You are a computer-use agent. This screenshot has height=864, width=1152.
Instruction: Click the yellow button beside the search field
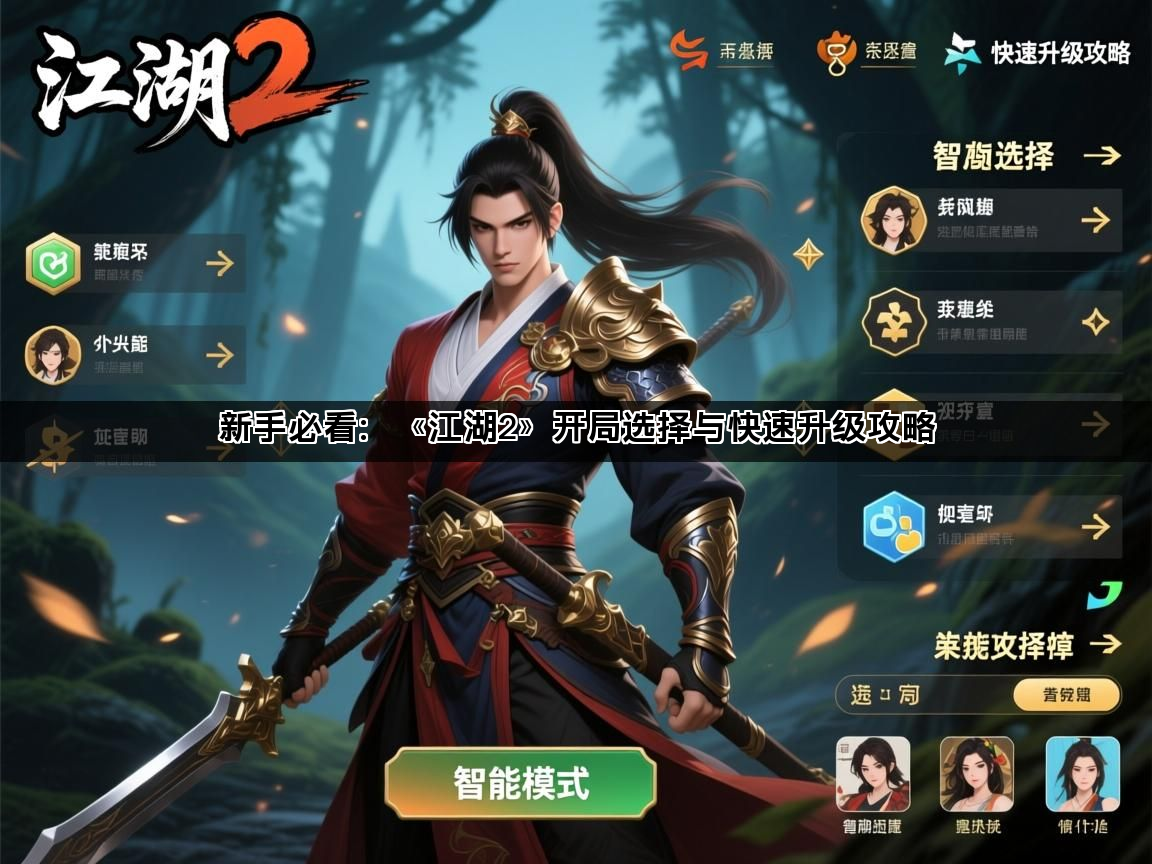click(x=1066, y=695)
